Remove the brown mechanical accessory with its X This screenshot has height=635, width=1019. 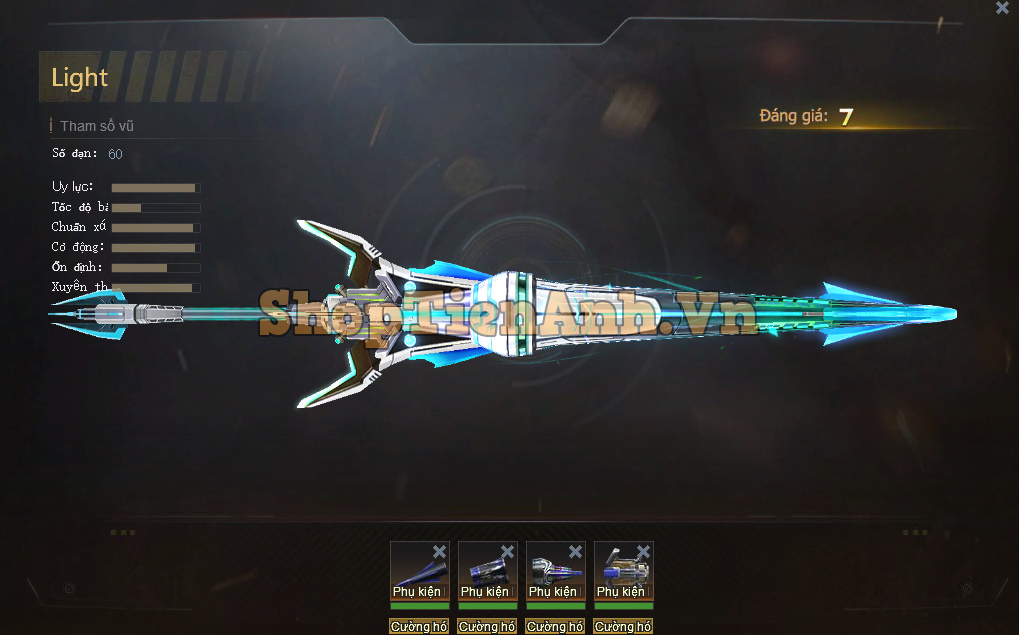point(643,552)
